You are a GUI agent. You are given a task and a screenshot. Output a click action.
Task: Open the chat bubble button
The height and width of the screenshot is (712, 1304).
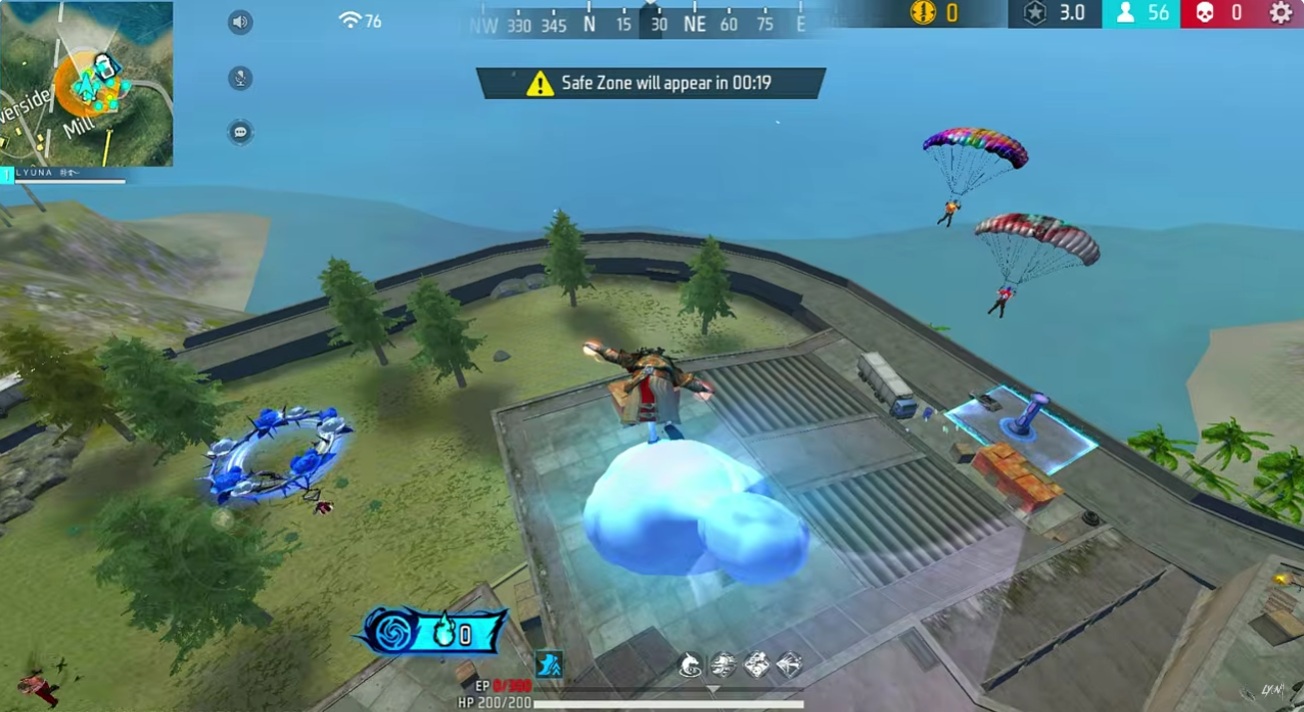[x=240, y=132]
